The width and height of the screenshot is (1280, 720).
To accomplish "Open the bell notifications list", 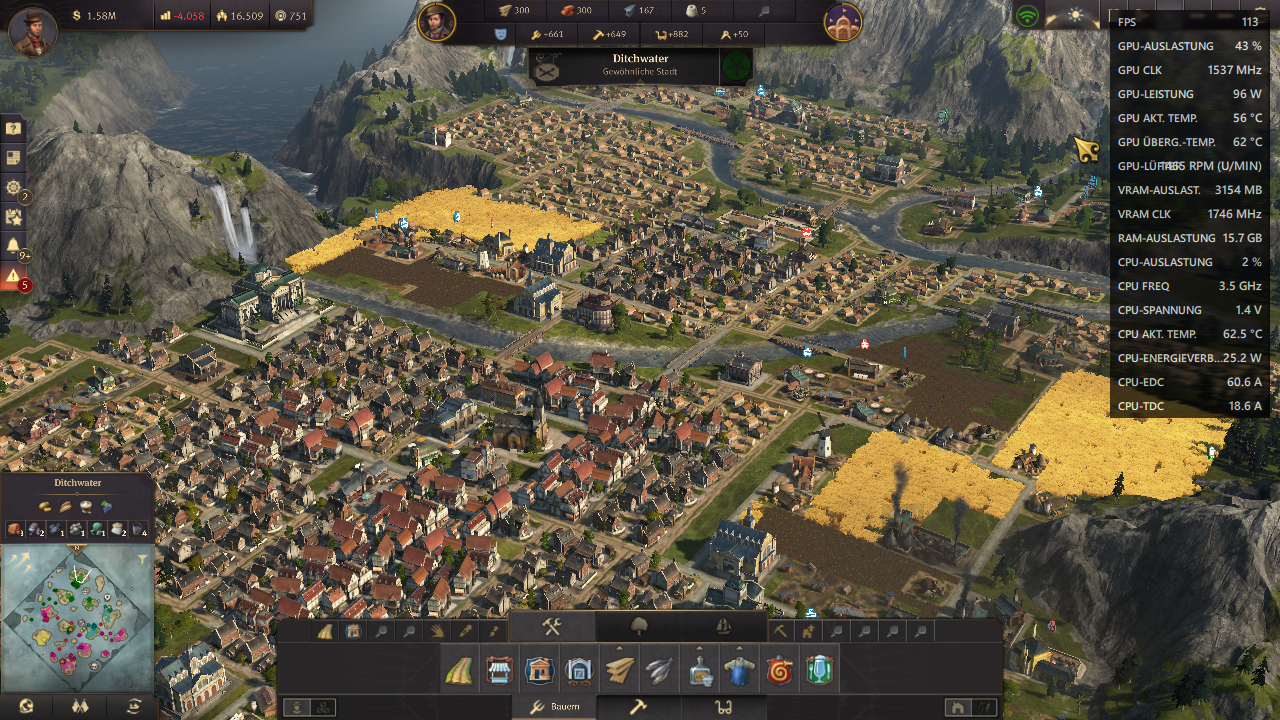I will click(13, 245).
